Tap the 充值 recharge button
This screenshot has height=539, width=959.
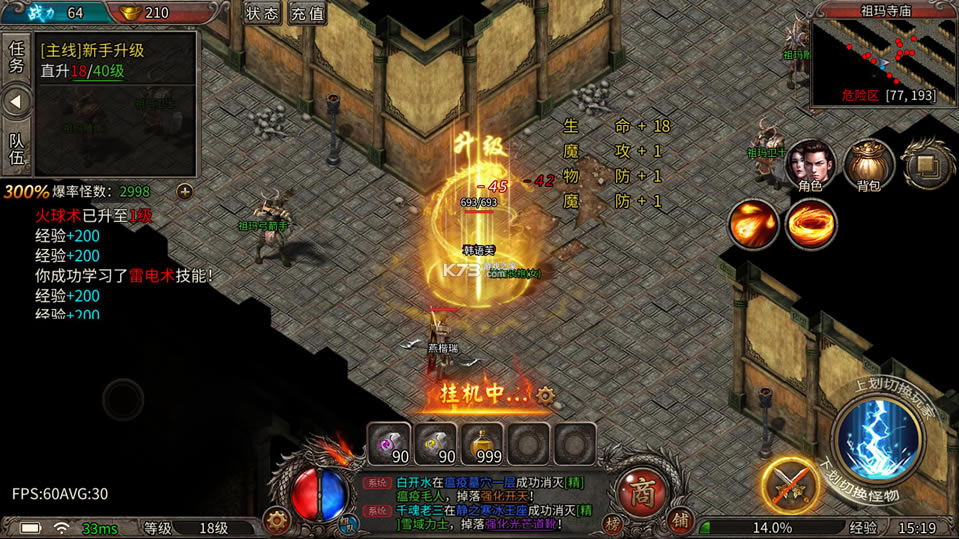307,14
